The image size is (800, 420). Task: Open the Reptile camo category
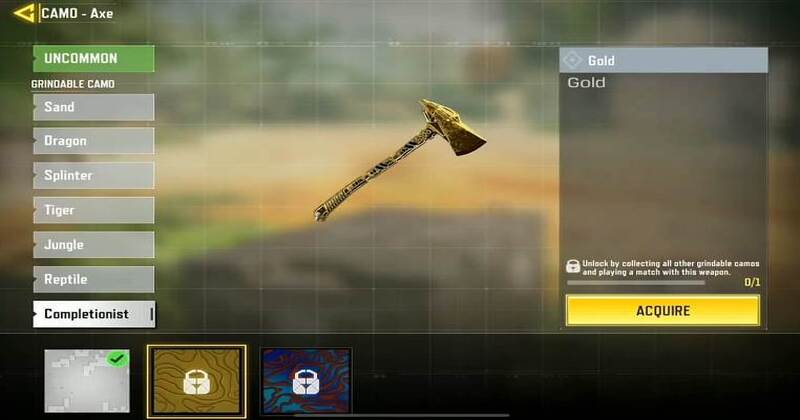(x=93, y=279)
